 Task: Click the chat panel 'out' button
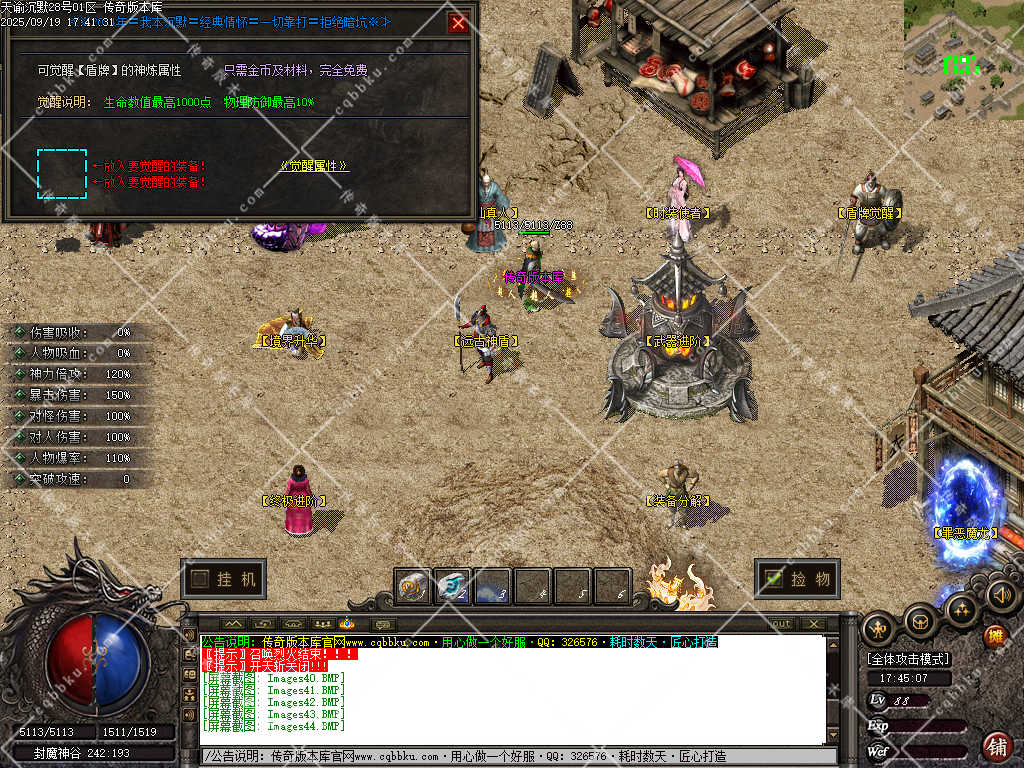click(x=780, y=624)
